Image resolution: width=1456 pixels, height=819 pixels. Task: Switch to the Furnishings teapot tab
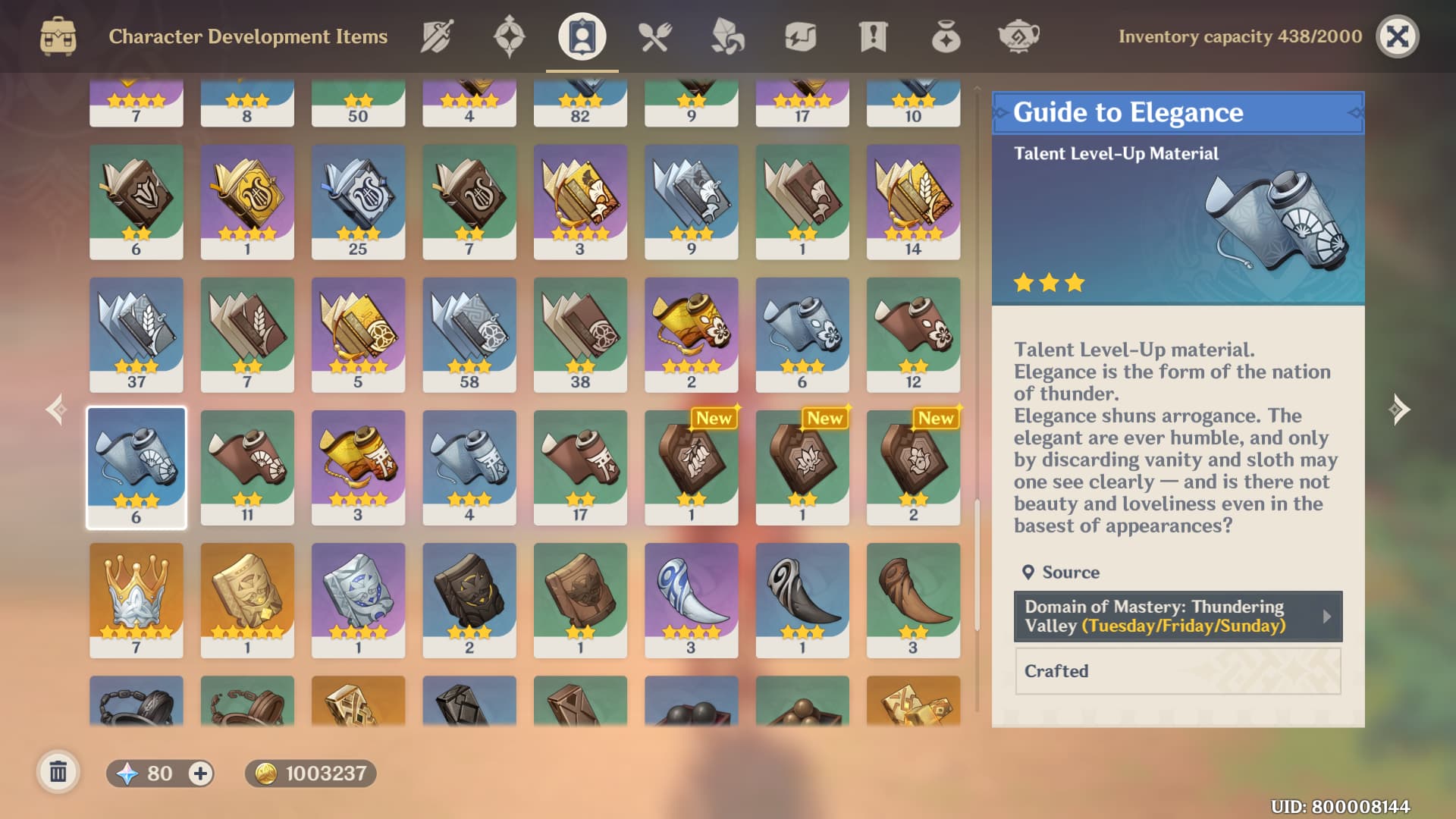pyautogui.click(x=1018, y=36)
